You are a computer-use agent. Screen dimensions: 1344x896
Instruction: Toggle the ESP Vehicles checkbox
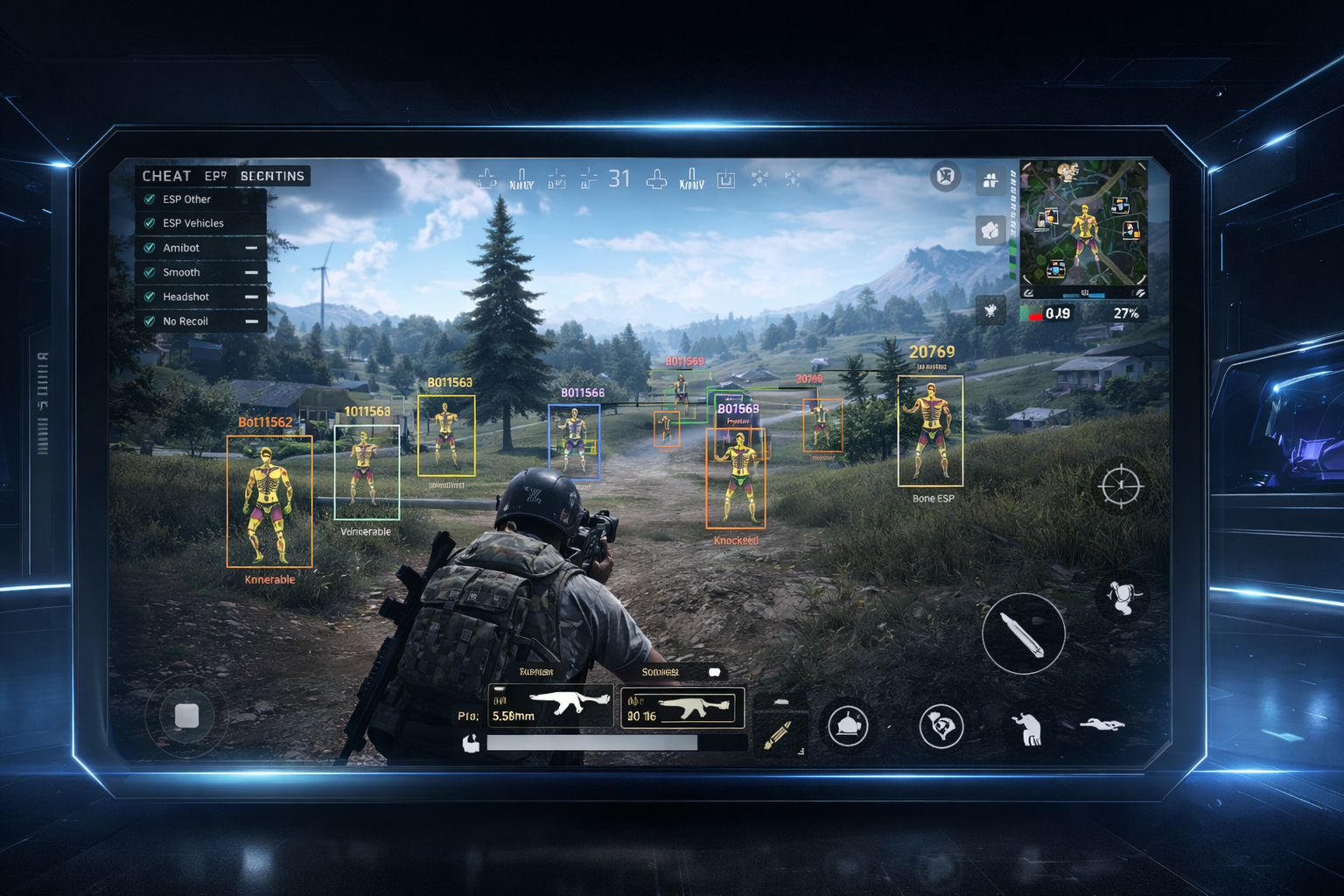(x=150, y=224)
